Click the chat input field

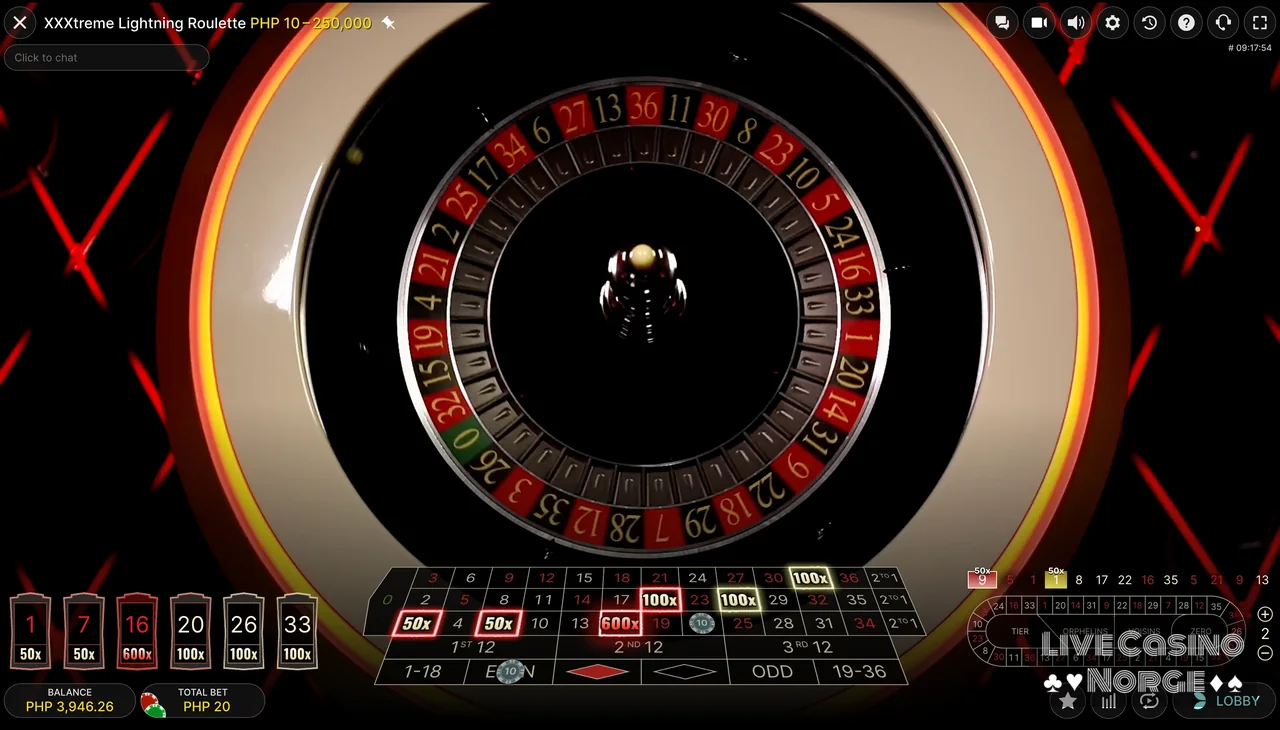click(x=106, y=57)
